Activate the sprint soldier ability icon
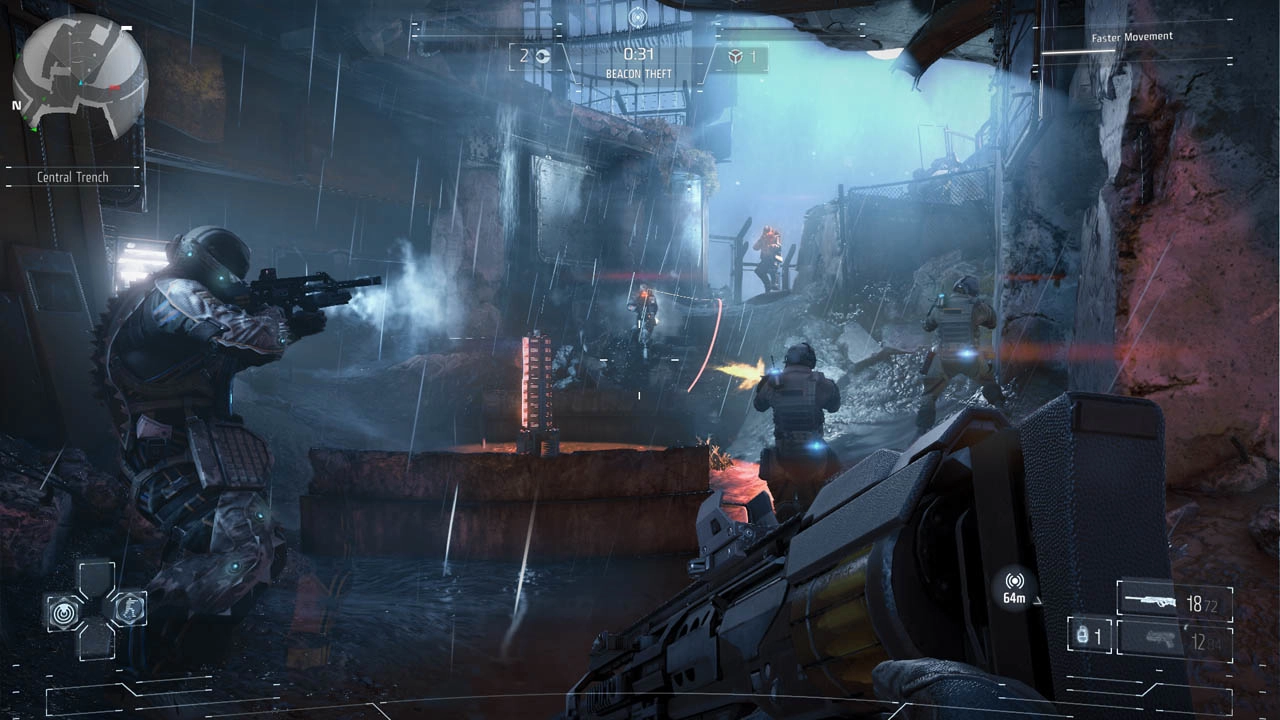The image size is (1280, 720). coord(129,607)
